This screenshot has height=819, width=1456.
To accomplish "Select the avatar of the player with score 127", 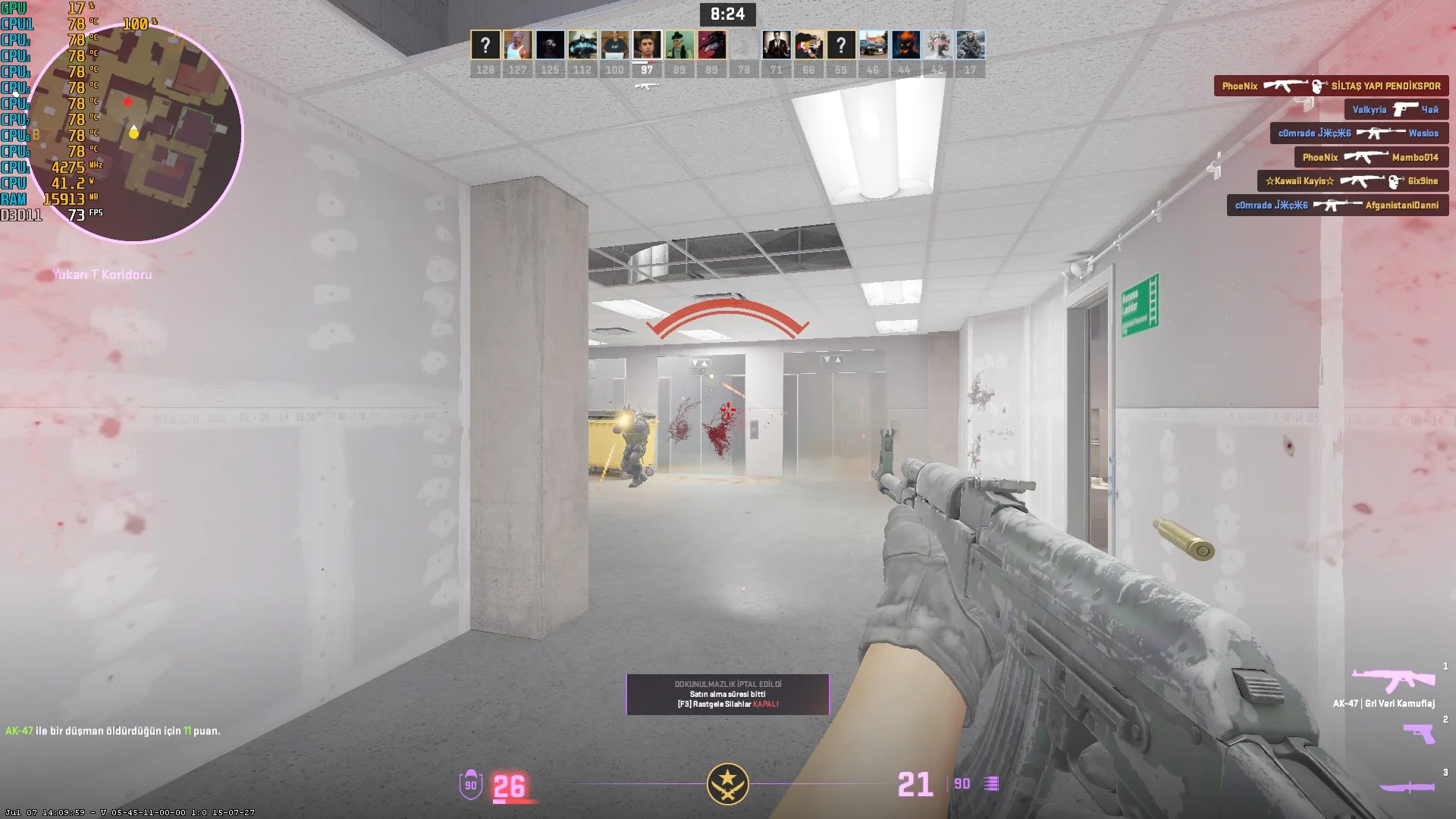I will pyautogui.click(x=517, y=45).
